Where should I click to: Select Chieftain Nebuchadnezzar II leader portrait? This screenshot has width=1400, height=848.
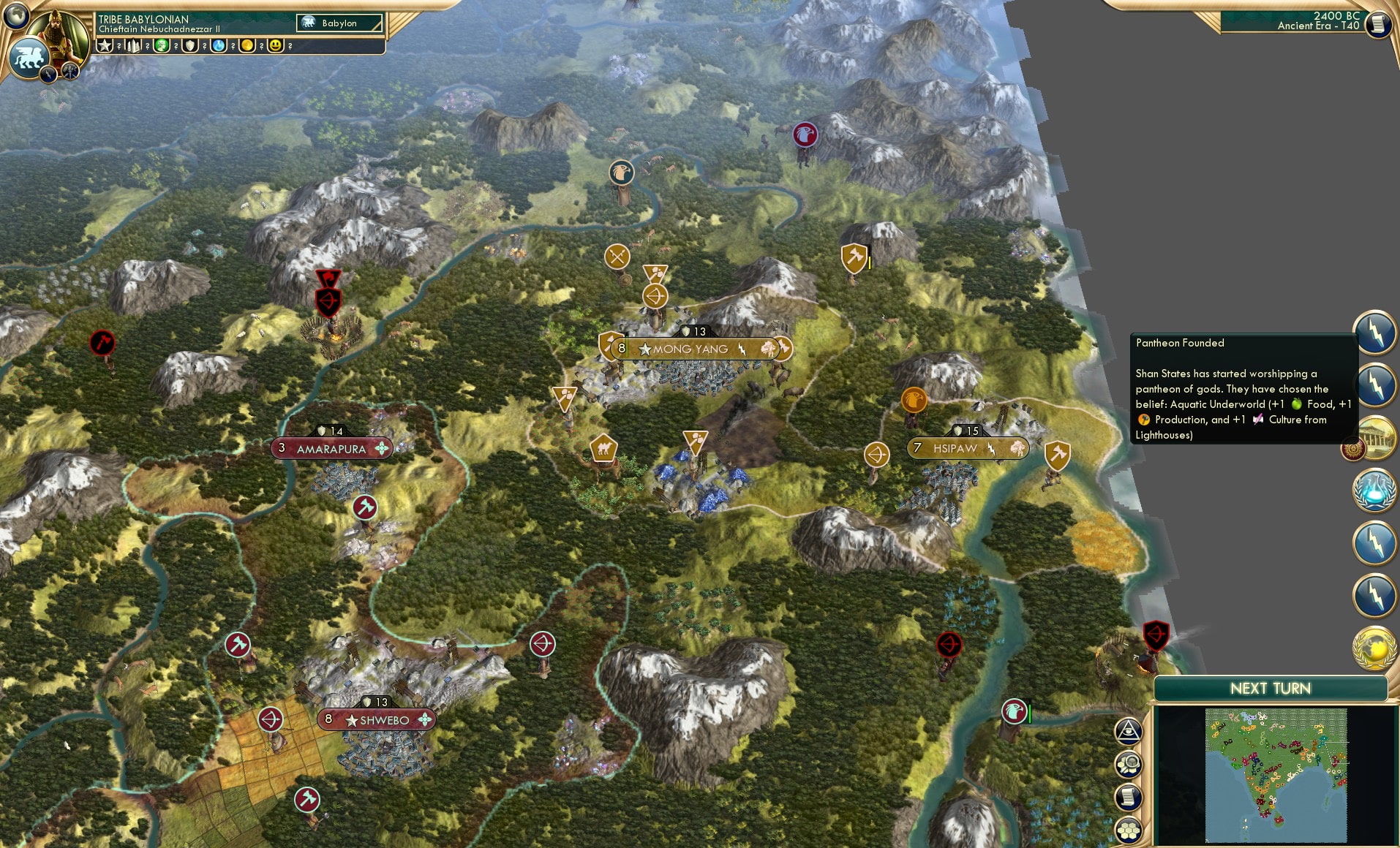point(59,37)
